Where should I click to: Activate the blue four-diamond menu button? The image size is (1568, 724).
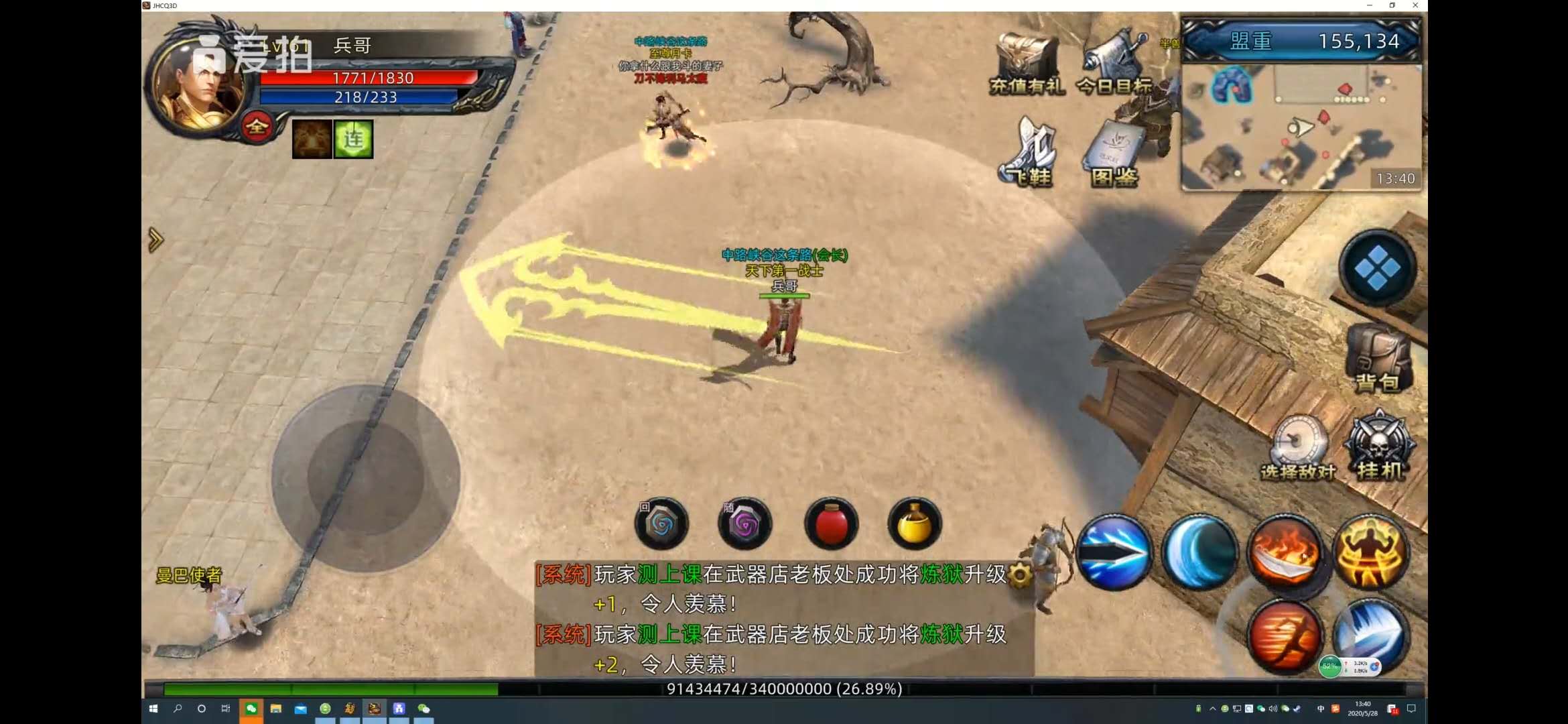(x=1377, y=268)
